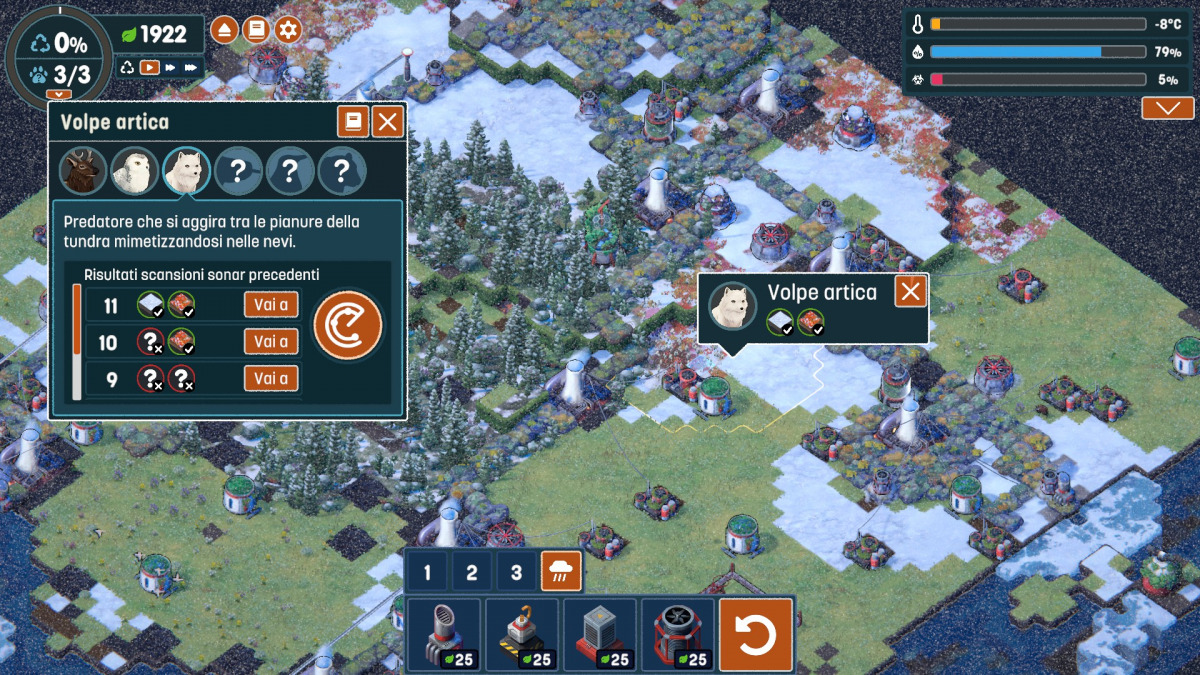Dismiss the Volpe artica map tooltip
The width and height of the screenshot is (1200, 675).
tap(910, 292)
